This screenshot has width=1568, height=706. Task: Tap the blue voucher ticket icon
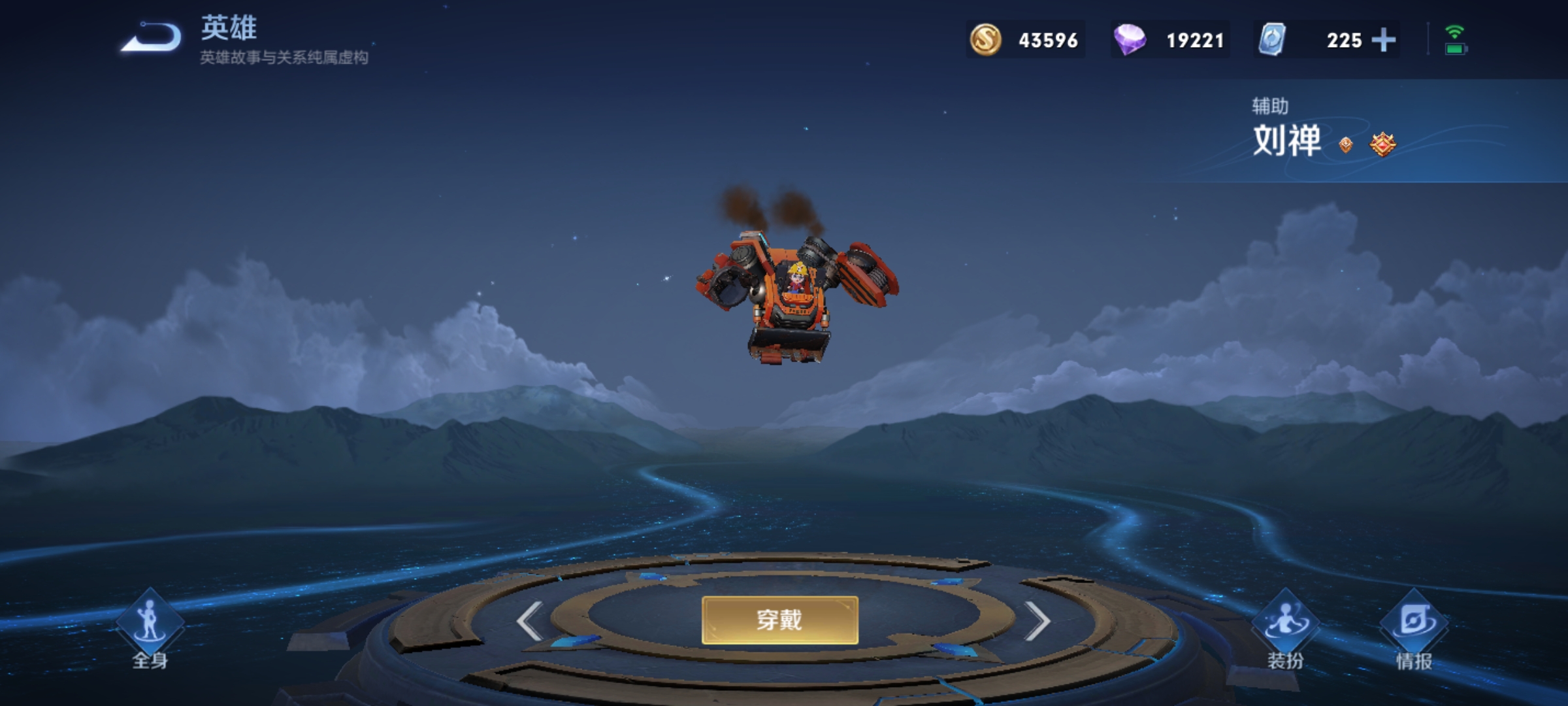pos(1272,40)
